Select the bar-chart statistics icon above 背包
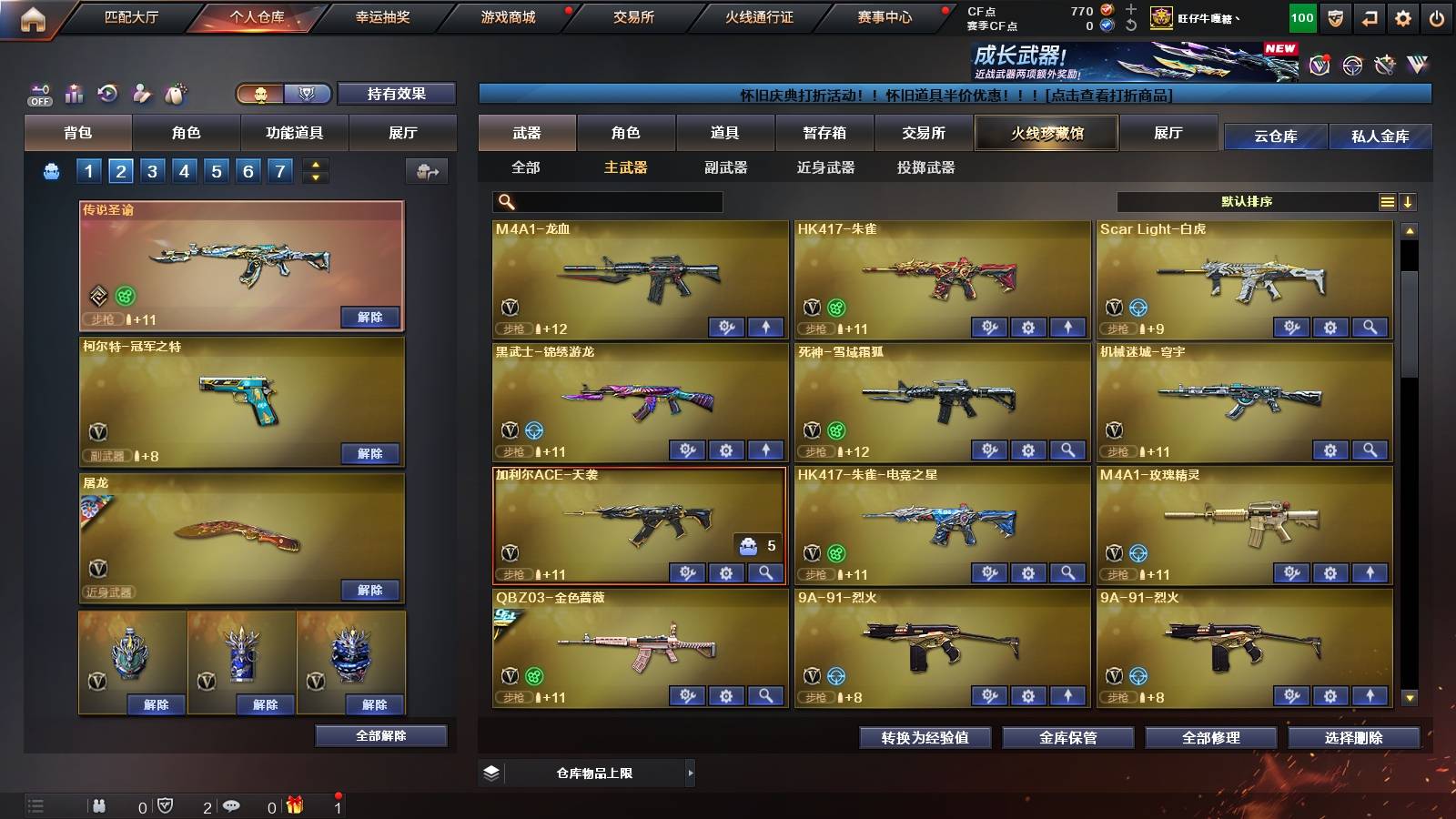The height and width of the screenshot is (819, 1456). [x=72, y=93]
